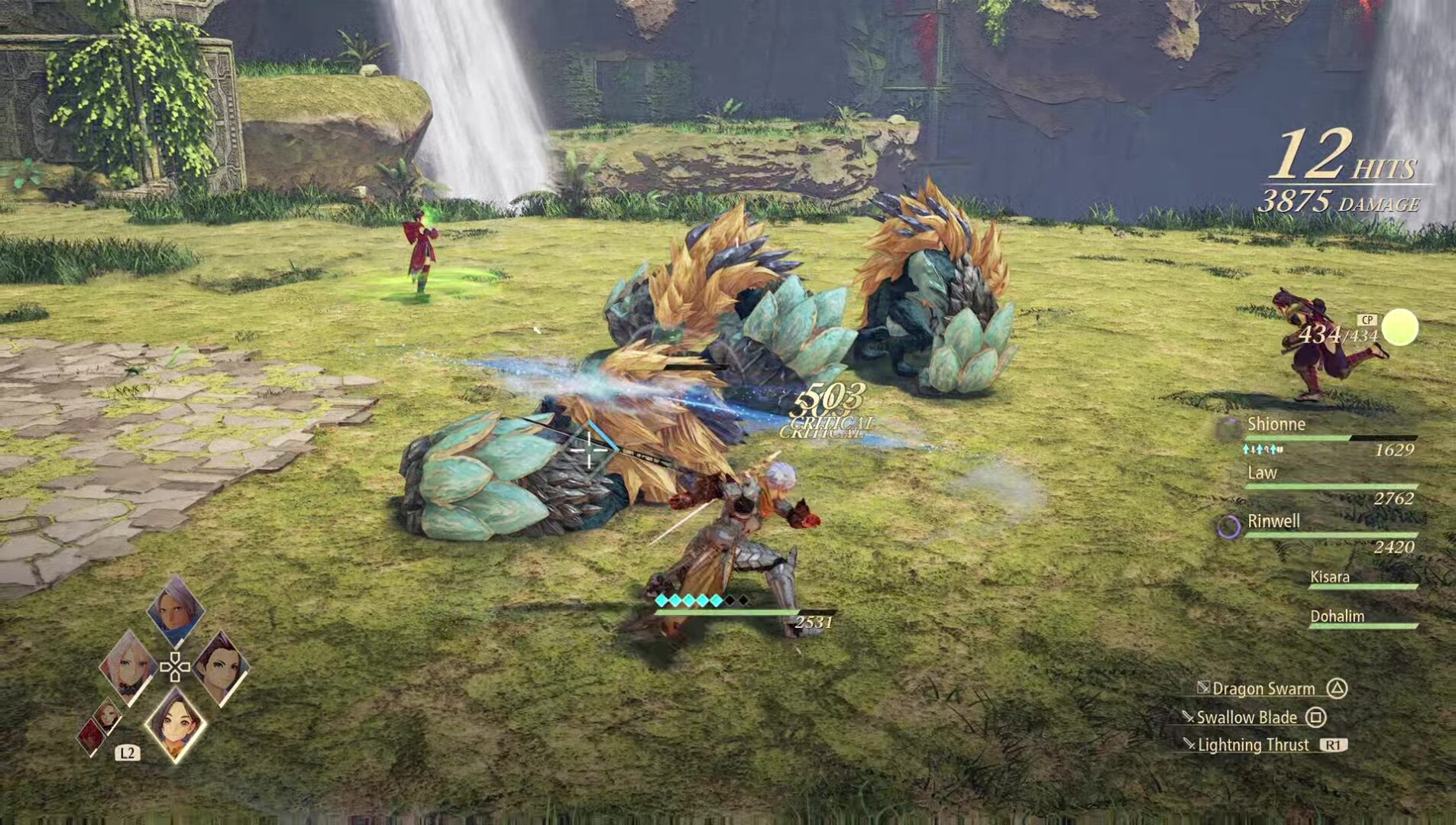1456x825 pixels.
Task: Click the R1 button icon beside Lightning Thrust
Action: (1334, 745)
